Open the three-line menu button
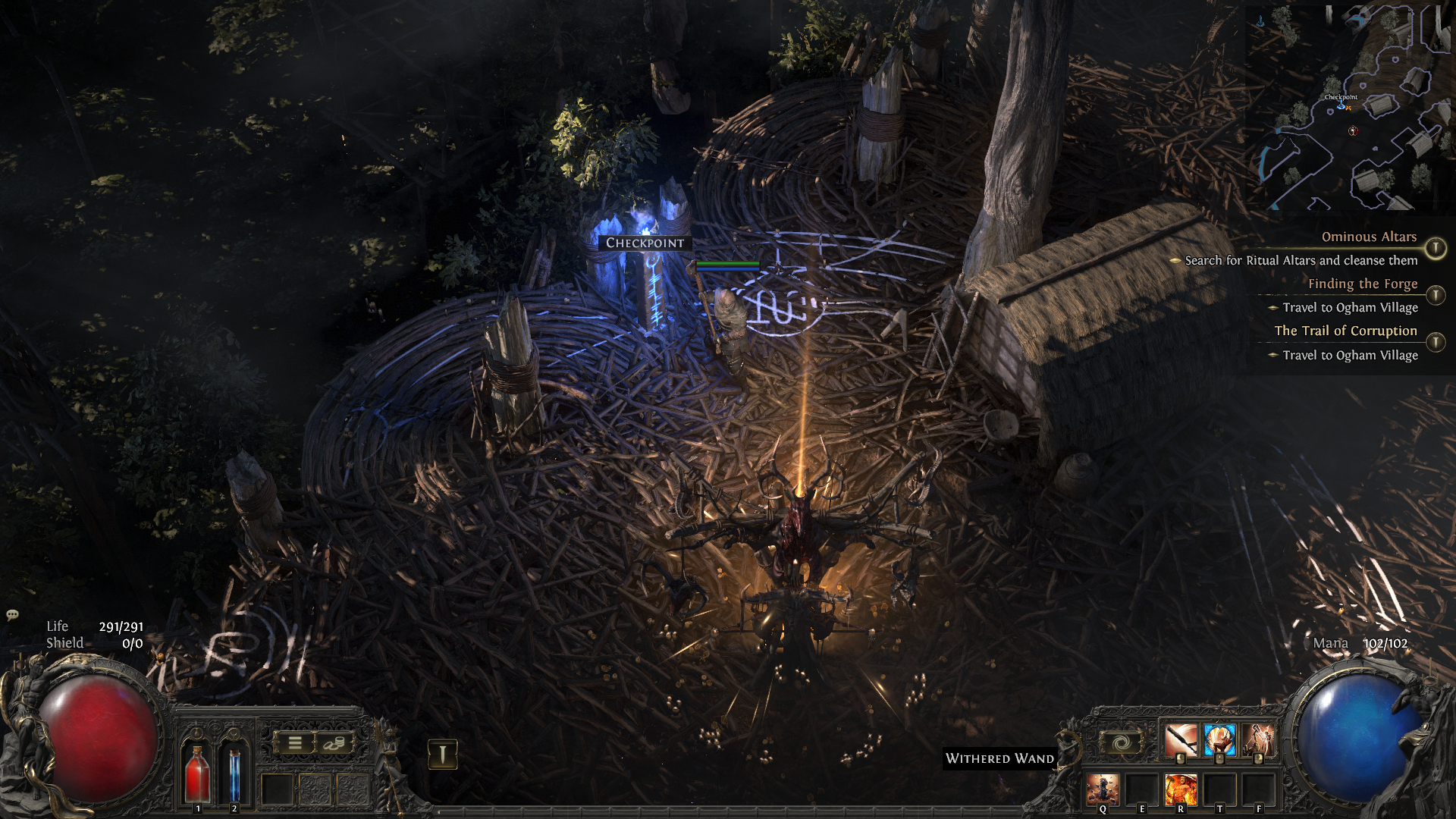This screenshot has height=819, width=1456. pyautogui.click(x=295, y=743)
